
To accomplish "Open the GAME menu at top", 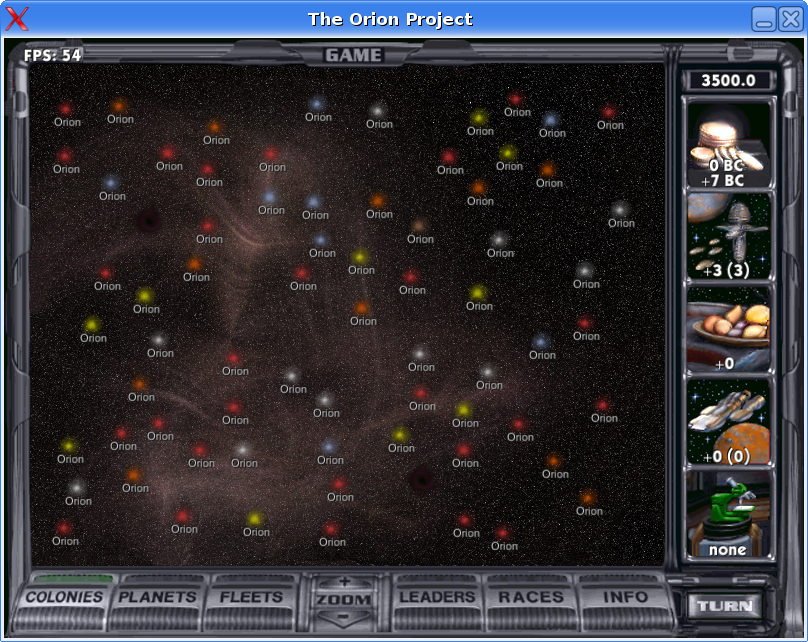I will (x=354, y=55).
